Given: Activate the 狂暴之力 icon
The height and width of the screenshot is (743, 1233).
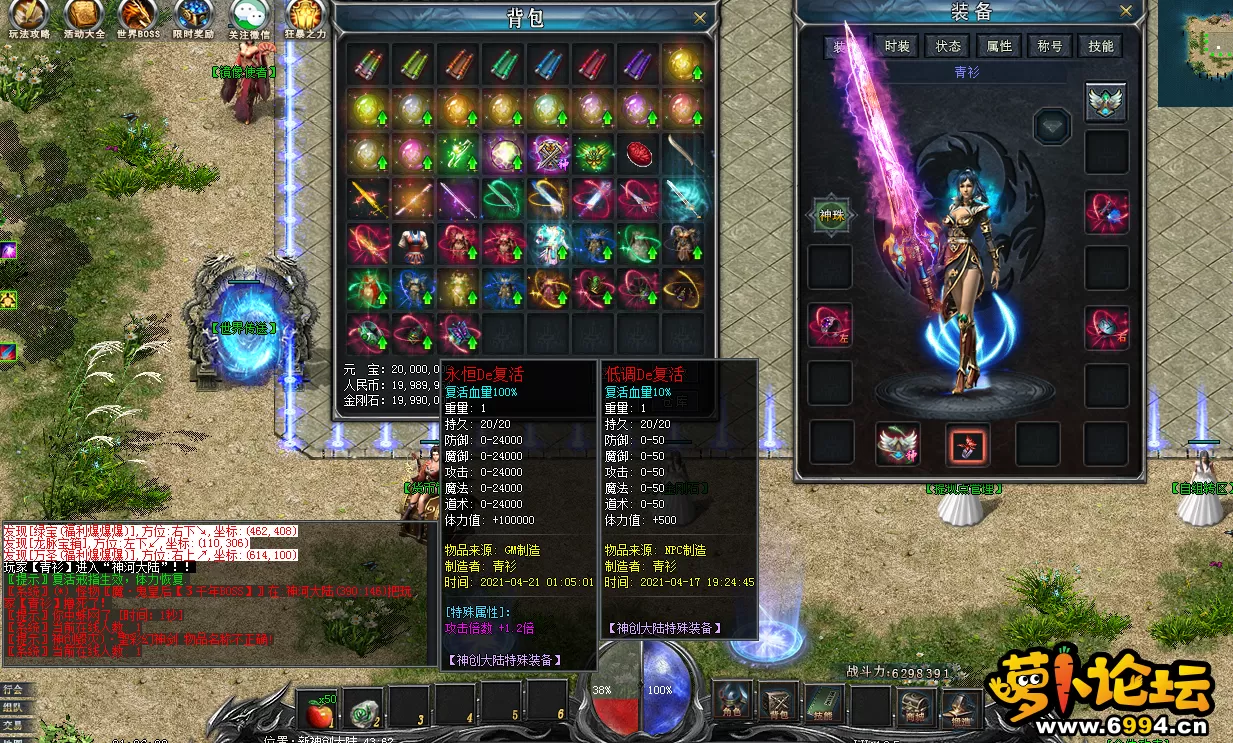Looking at the screenshot, I should [305, 17].
